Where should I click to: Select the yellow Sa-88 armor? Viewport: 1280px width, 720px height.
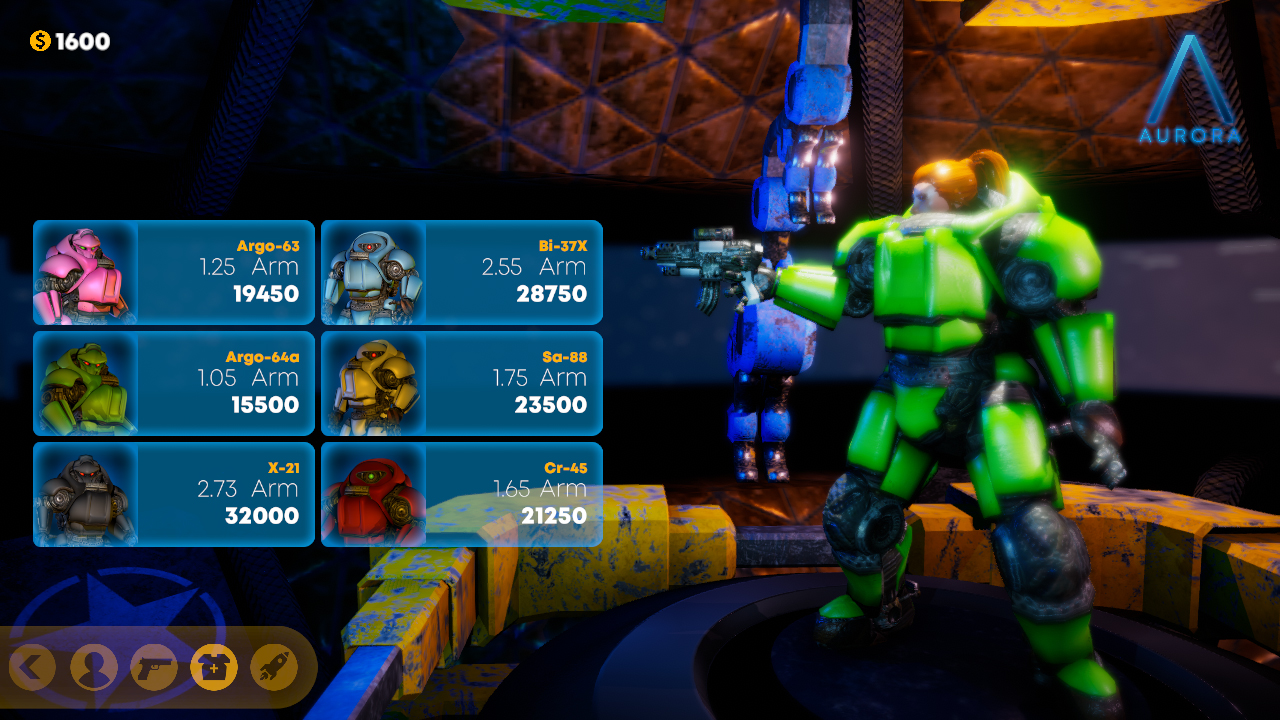(x=462, y=384)
